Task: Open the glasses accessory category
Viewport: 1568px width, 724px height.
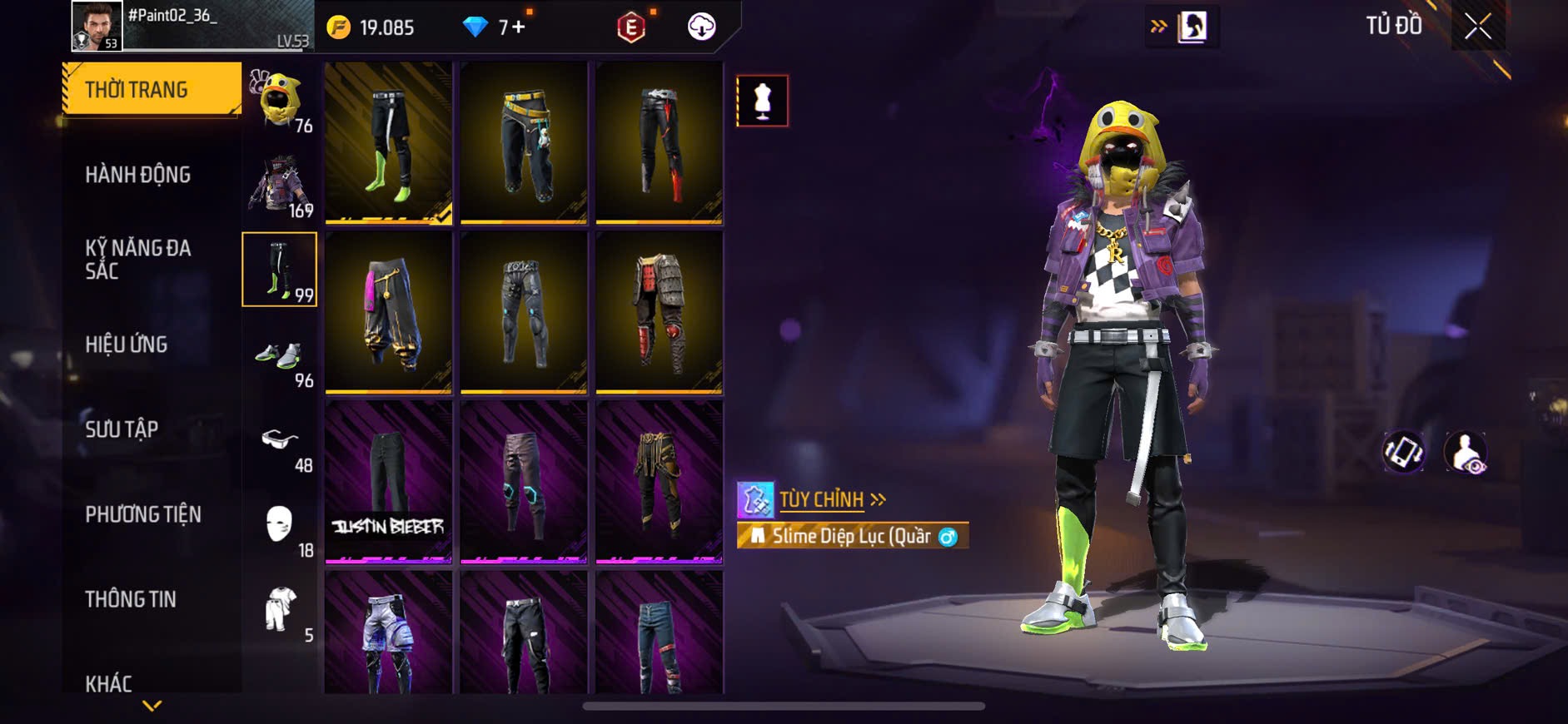Action: coord(280,441)
